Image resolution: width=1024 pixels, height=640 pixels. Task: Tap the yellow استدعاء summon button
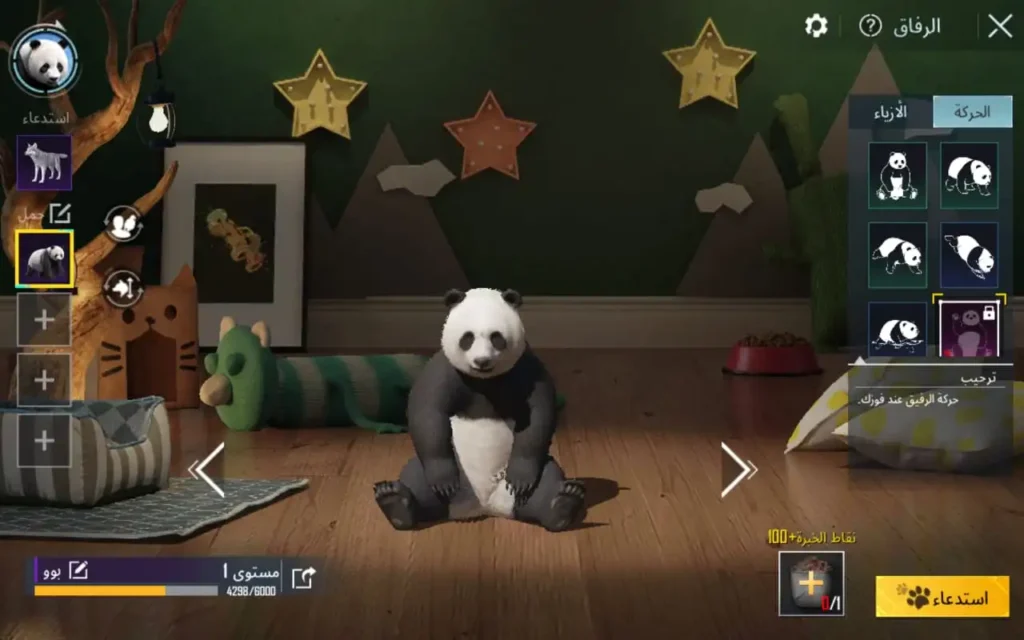tap(942, 597)
